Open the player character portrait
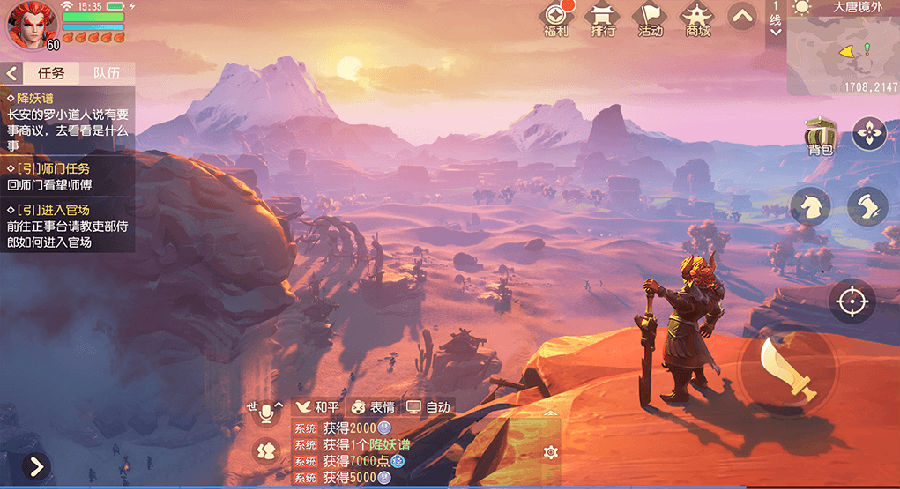The height and width of the screenshot is (489, 900). click(30, 24)
